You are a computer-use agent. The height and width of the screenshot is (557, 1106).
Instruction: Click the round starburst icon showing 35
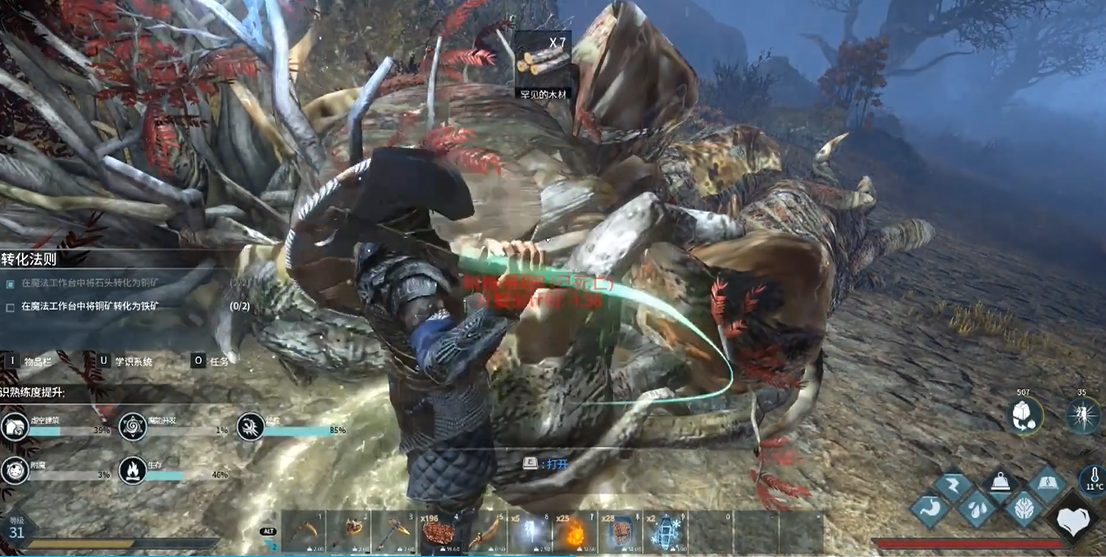coord(1083,416)
